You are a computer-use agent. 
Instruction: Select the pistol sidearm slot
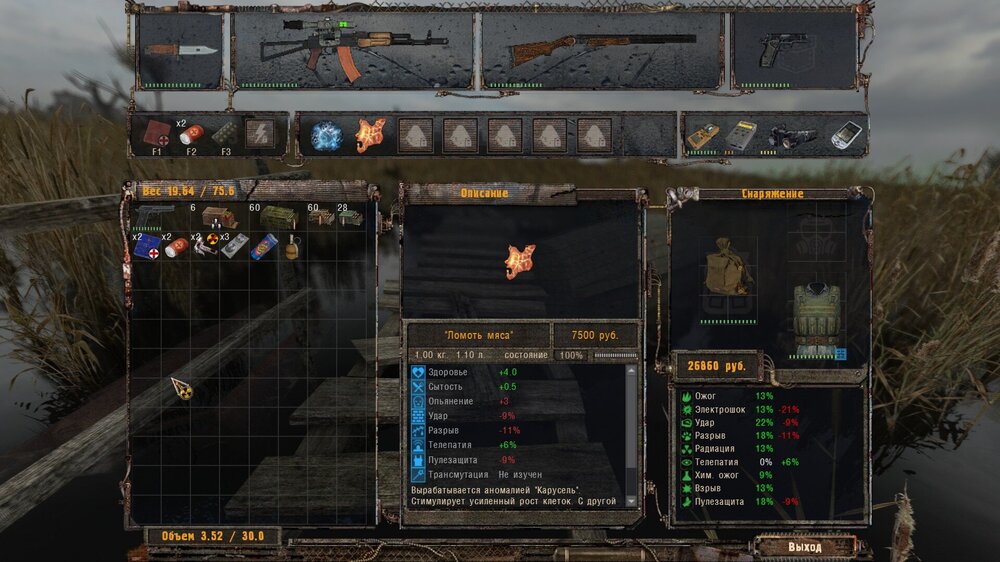[794, 50]
